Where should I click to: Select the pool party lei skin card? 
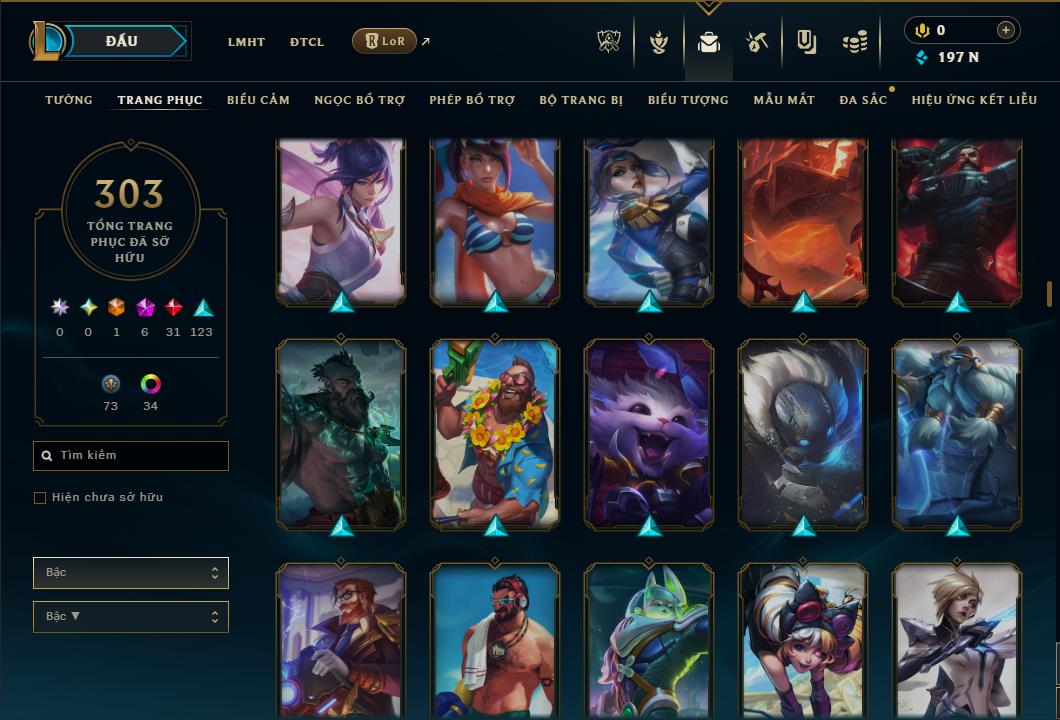tap(495, 432)
